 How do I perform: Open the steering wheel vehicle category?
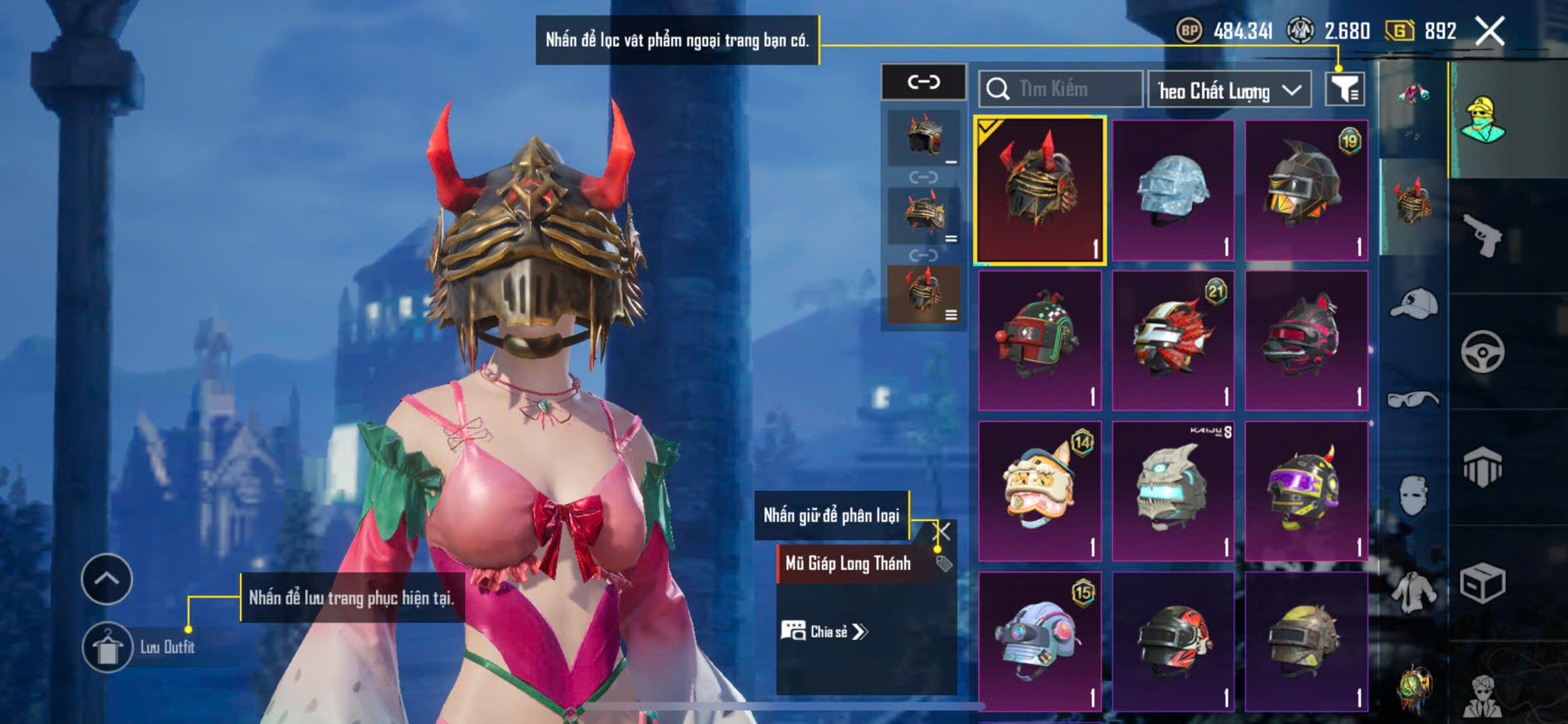1482,352
